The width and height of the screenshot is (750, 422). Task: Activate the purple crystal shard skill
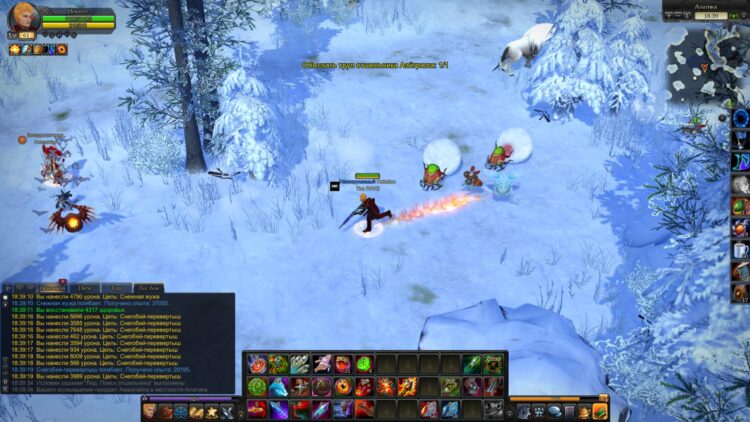point(277,409)
